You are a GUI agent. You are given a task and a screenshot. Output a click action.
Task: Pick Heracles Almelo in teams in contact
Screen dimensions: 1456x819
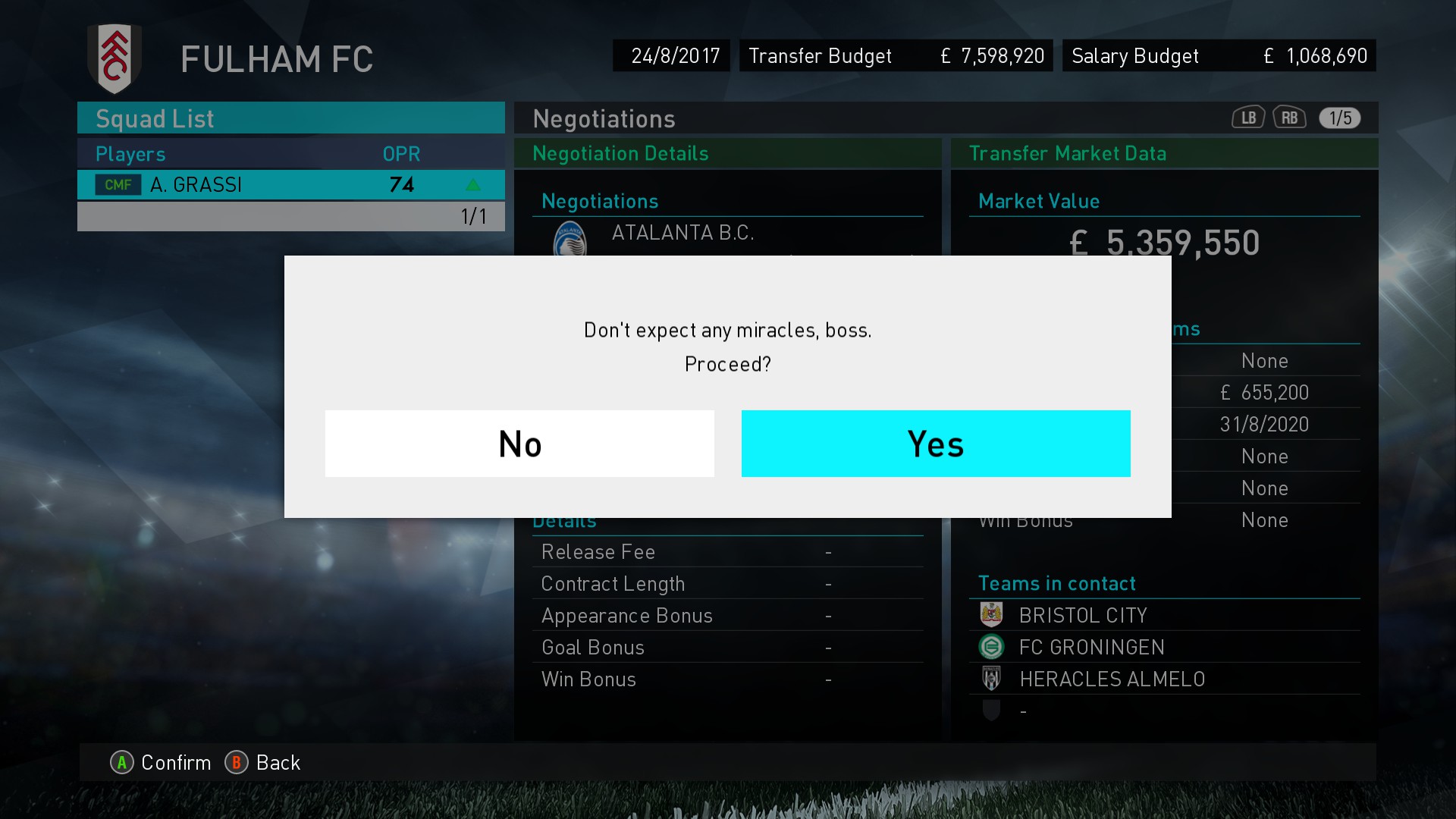1111,679
